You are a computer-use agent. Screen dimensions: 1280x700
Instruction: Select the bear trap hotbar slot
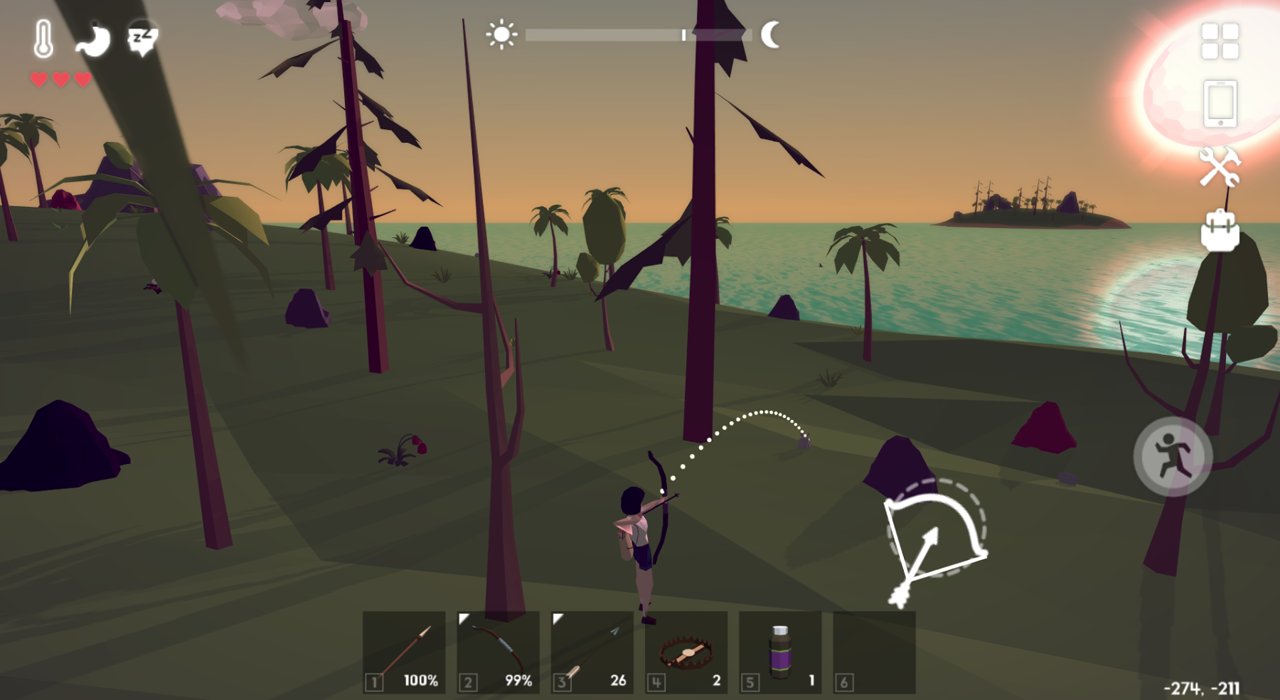[x=686, y=653]
